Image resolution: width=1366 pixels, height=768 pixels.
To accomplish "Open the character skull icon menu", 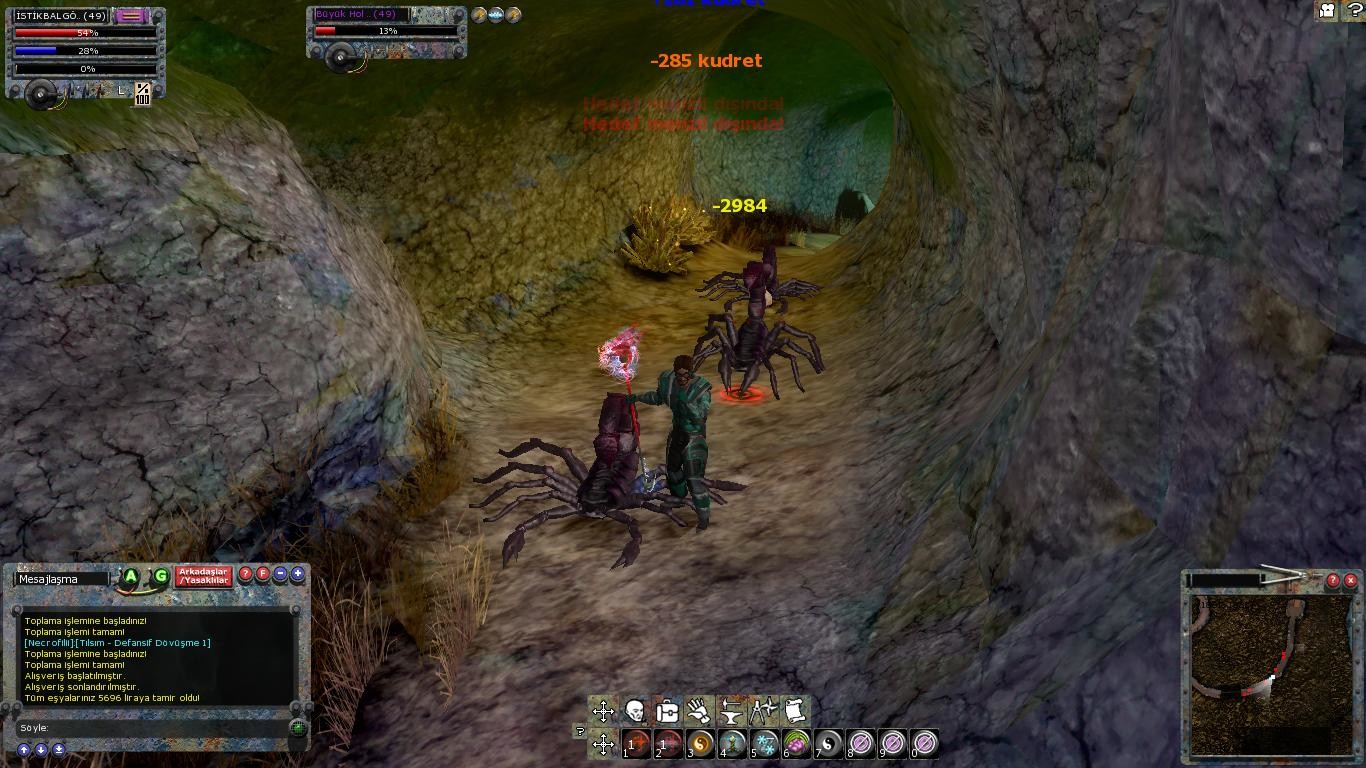I will pos(635,711).
